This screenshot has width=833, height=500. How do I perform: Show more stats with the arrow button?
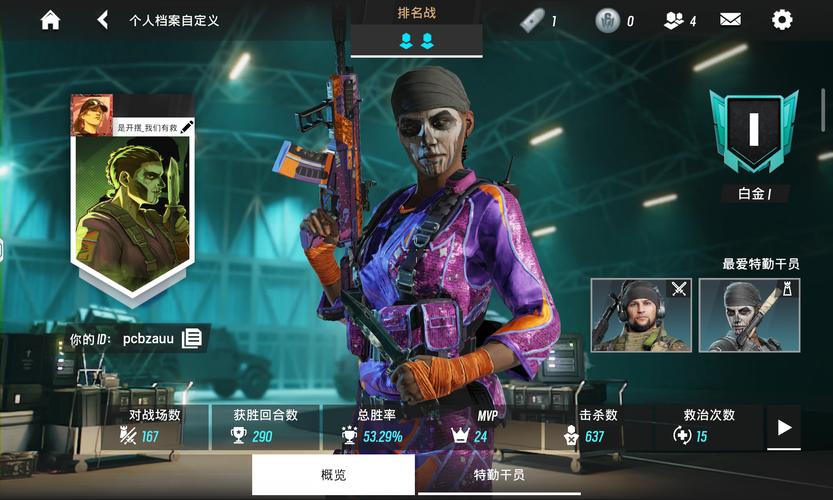point(784,428)
